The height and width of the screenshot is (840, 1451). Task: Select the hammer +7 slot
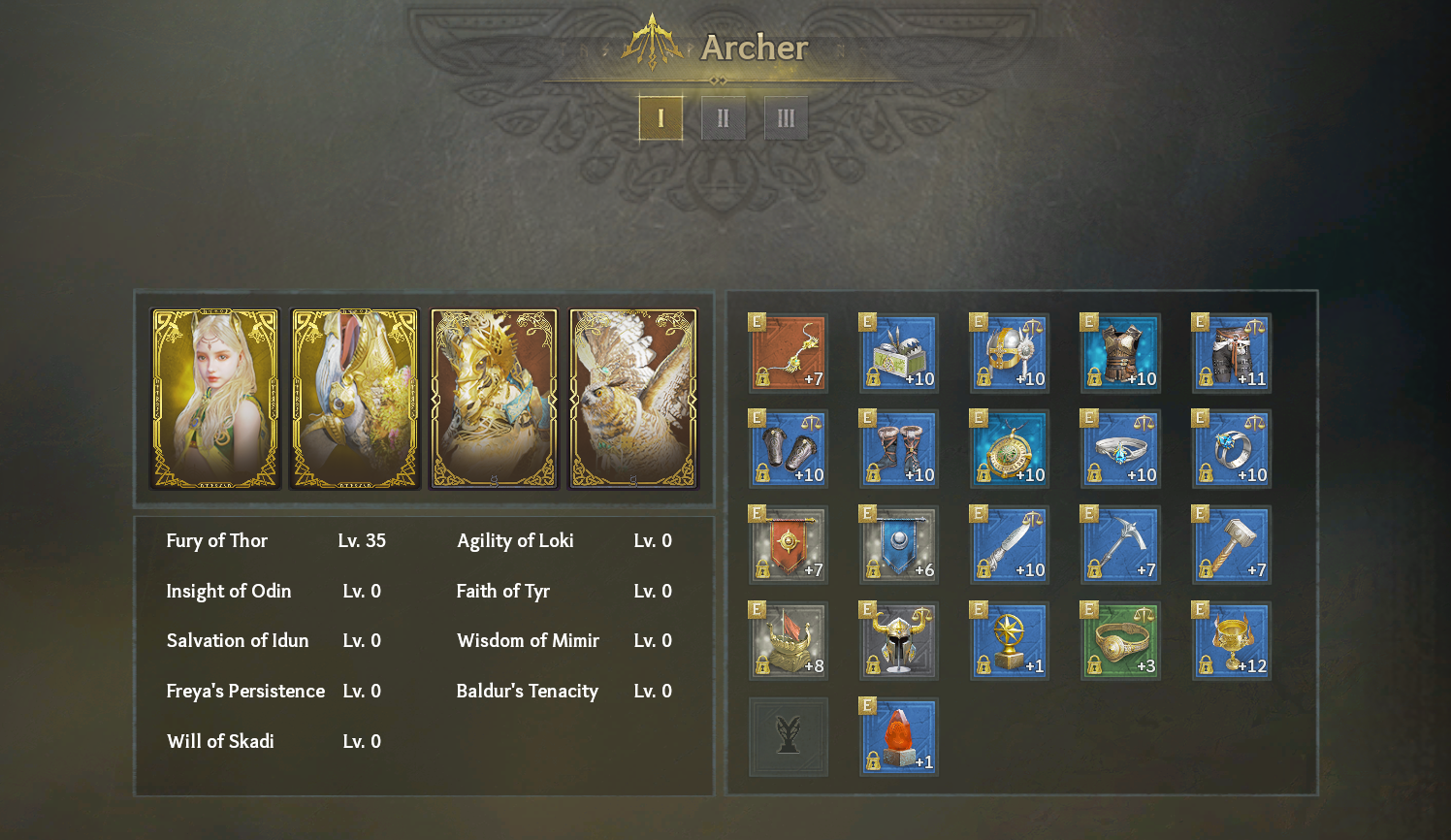click(1231, 545)
